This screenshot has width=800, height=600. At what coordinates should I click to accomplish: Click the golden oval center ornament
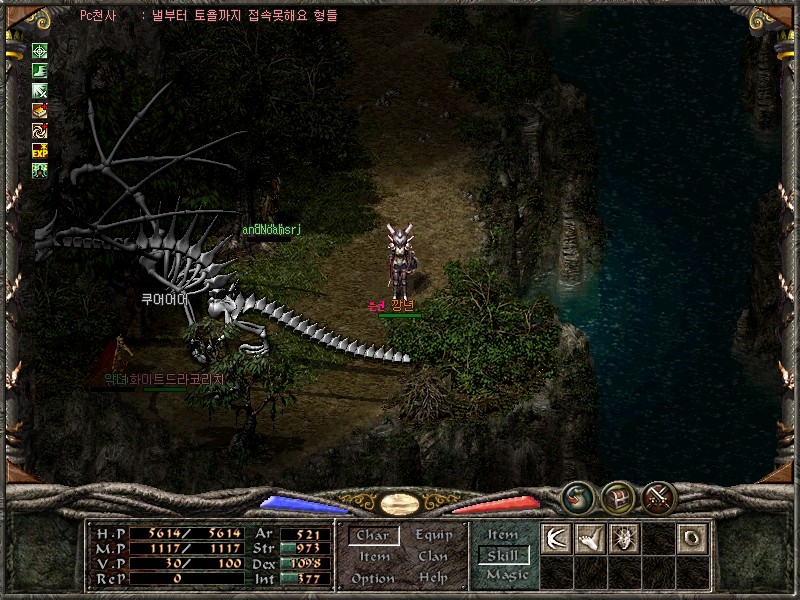pos(399,503)
